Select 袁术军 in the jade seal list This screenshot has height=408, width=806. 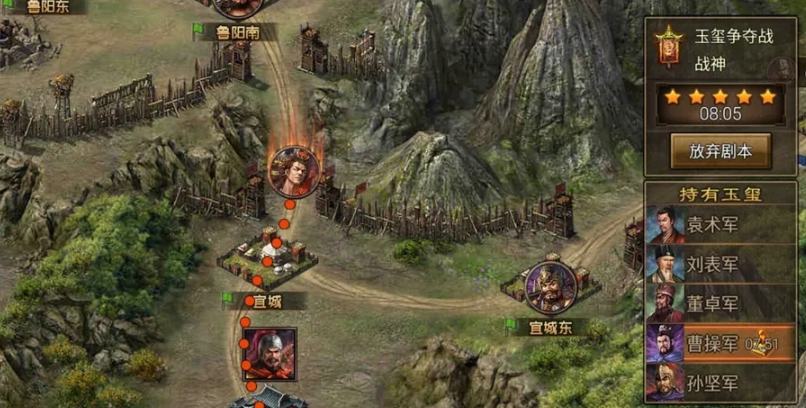pos(712,226)
